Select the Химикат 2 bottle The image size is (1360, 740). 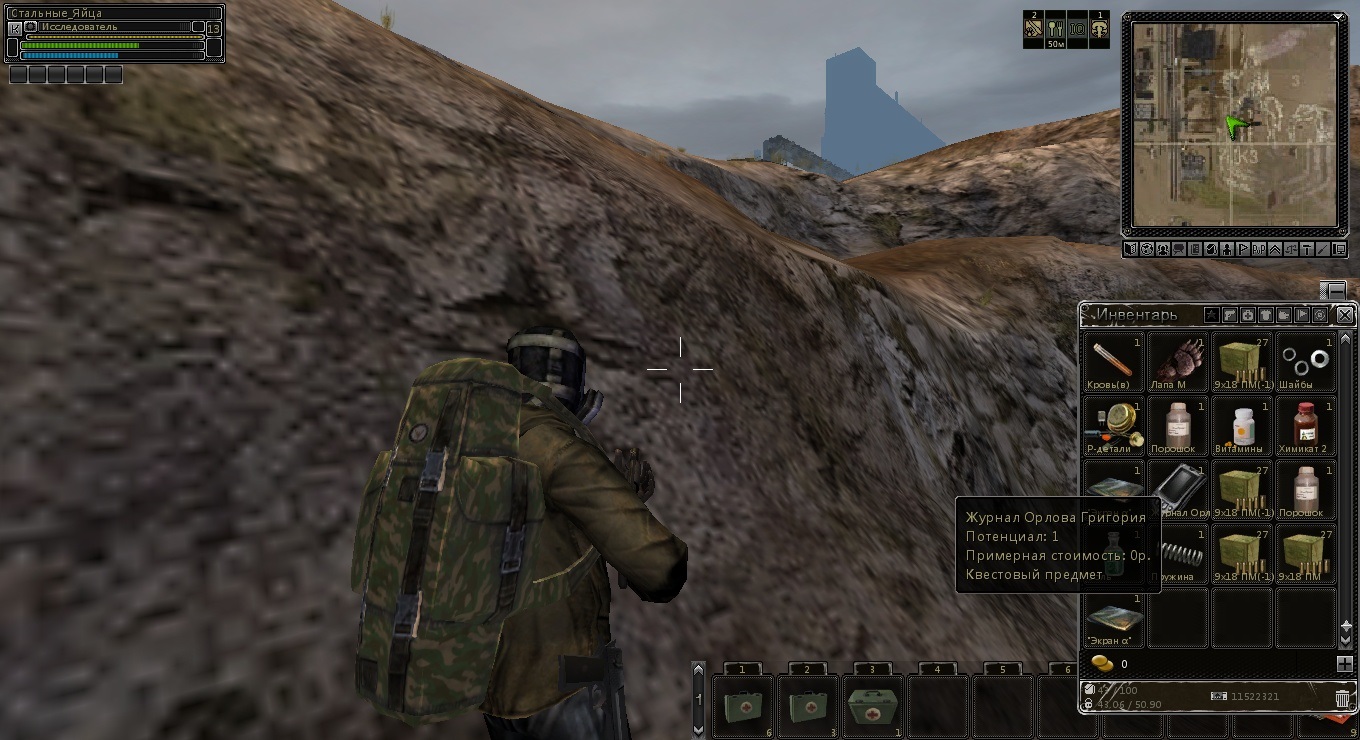[1306, 426]
